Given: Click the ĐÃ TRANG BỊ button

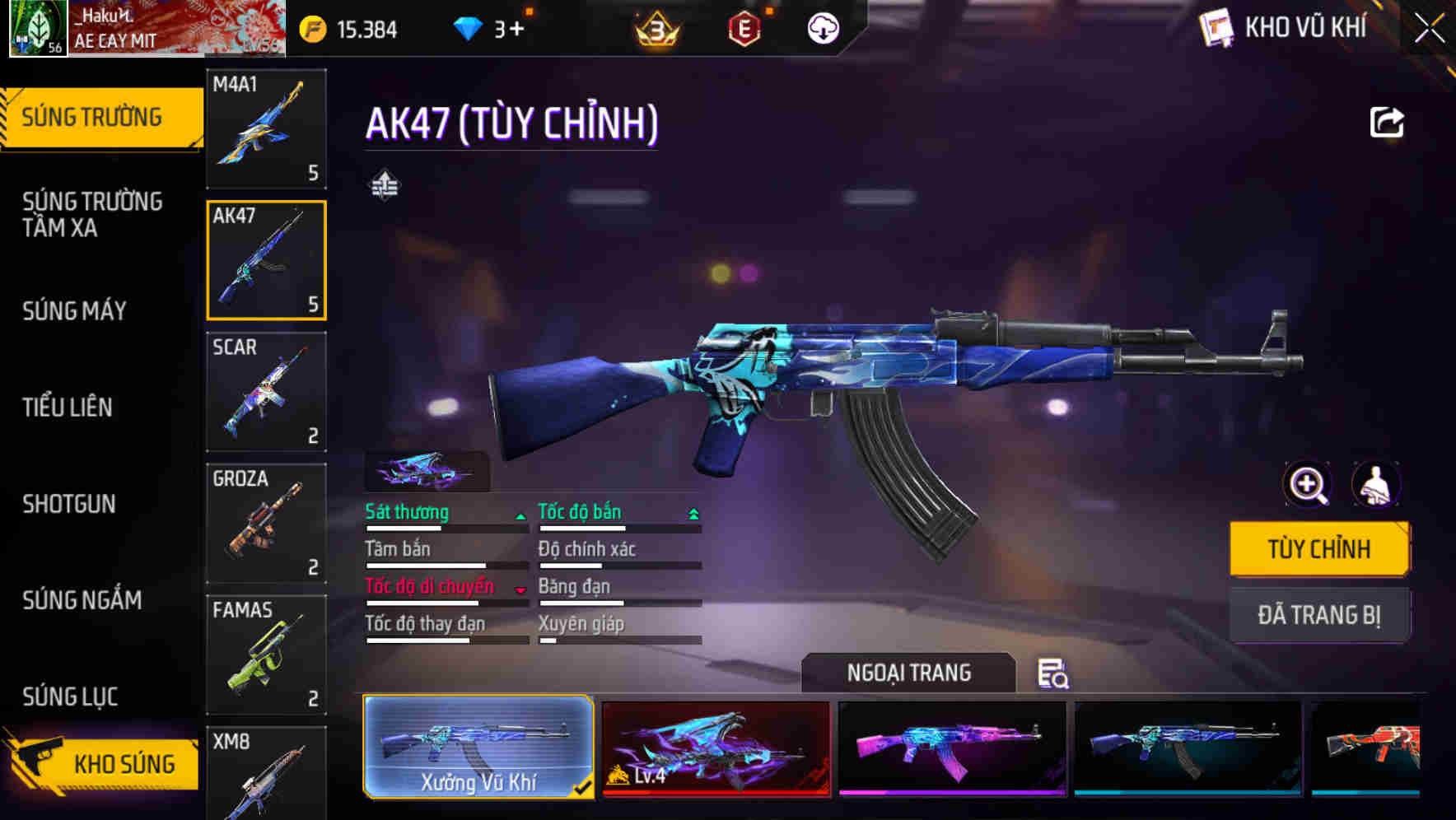Looking at the screenshot, I should 1319,614.
